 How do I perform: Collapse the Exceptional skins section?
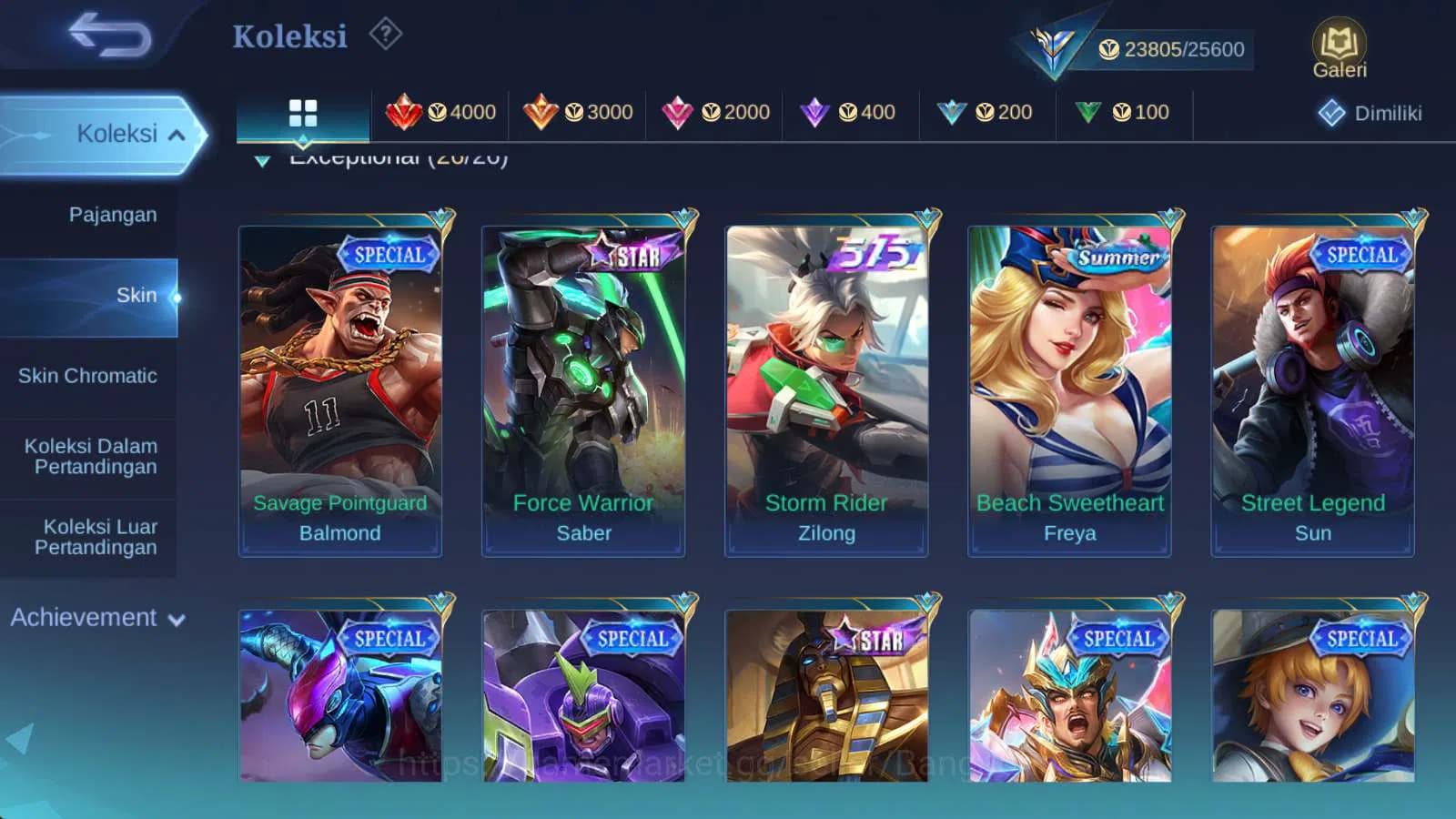click(x=264, y=158)
